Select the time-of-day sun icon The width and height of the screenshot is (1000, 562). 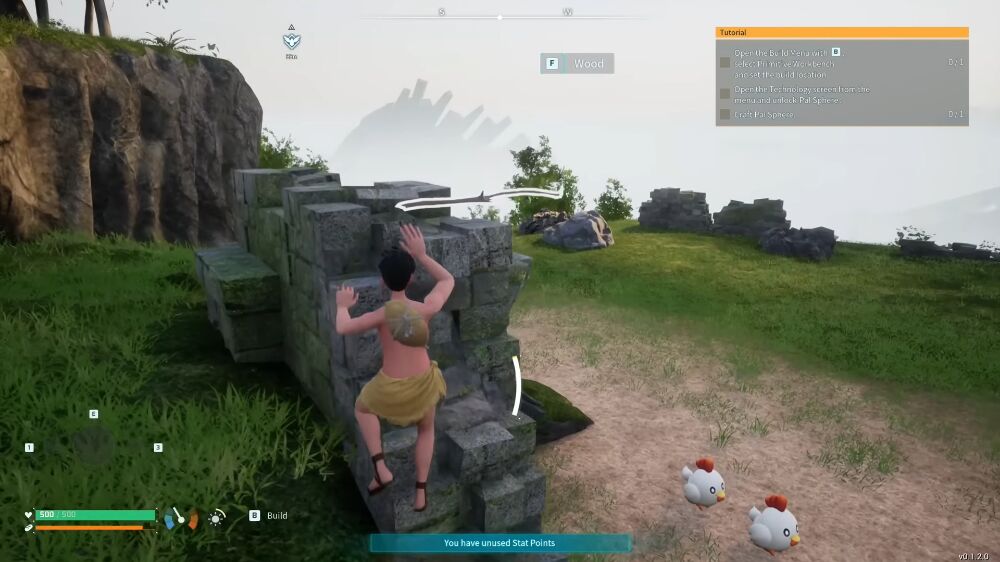(x=217, y=517)
